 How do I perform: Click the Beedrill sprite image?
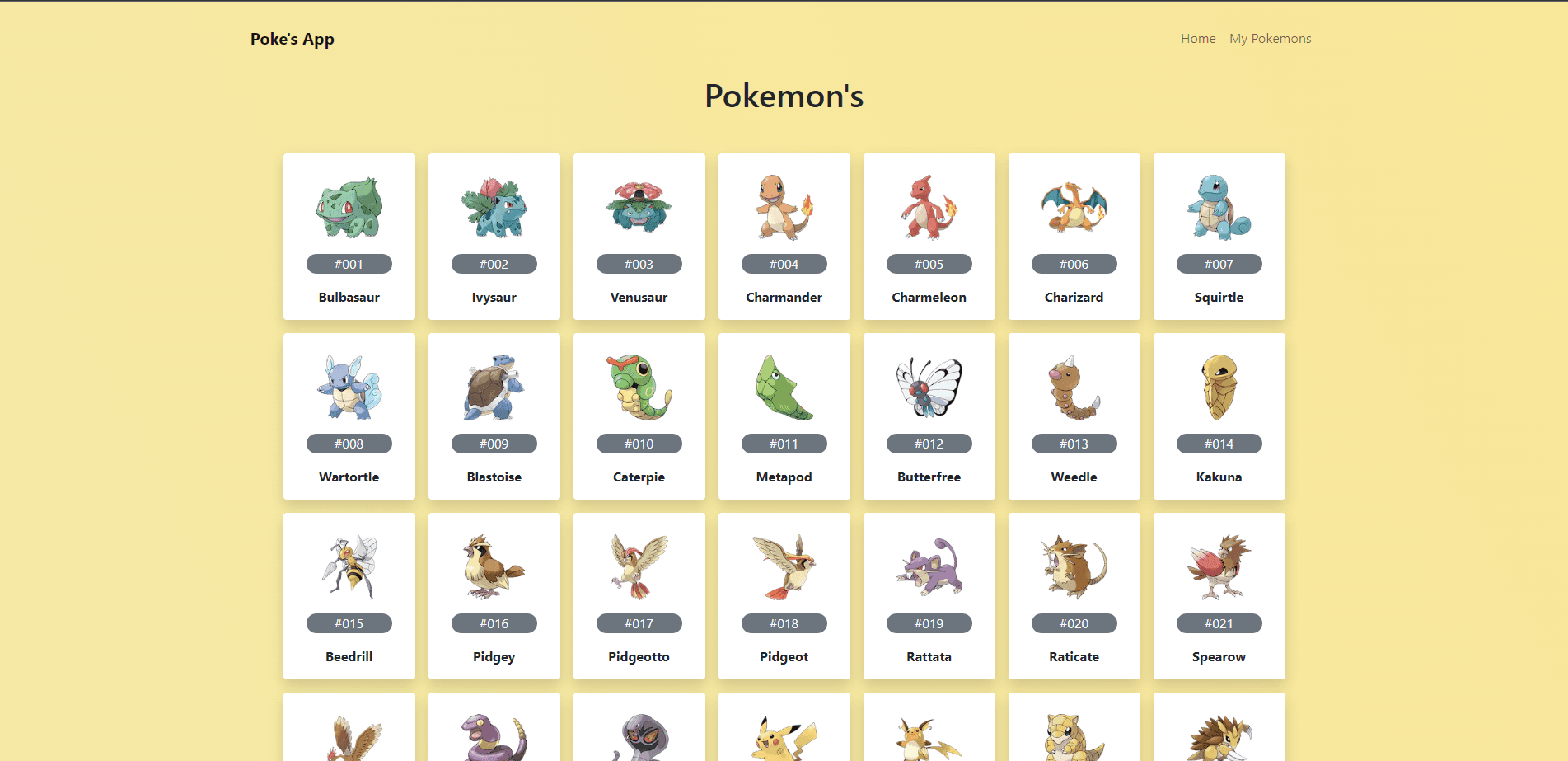coord(349,566)
